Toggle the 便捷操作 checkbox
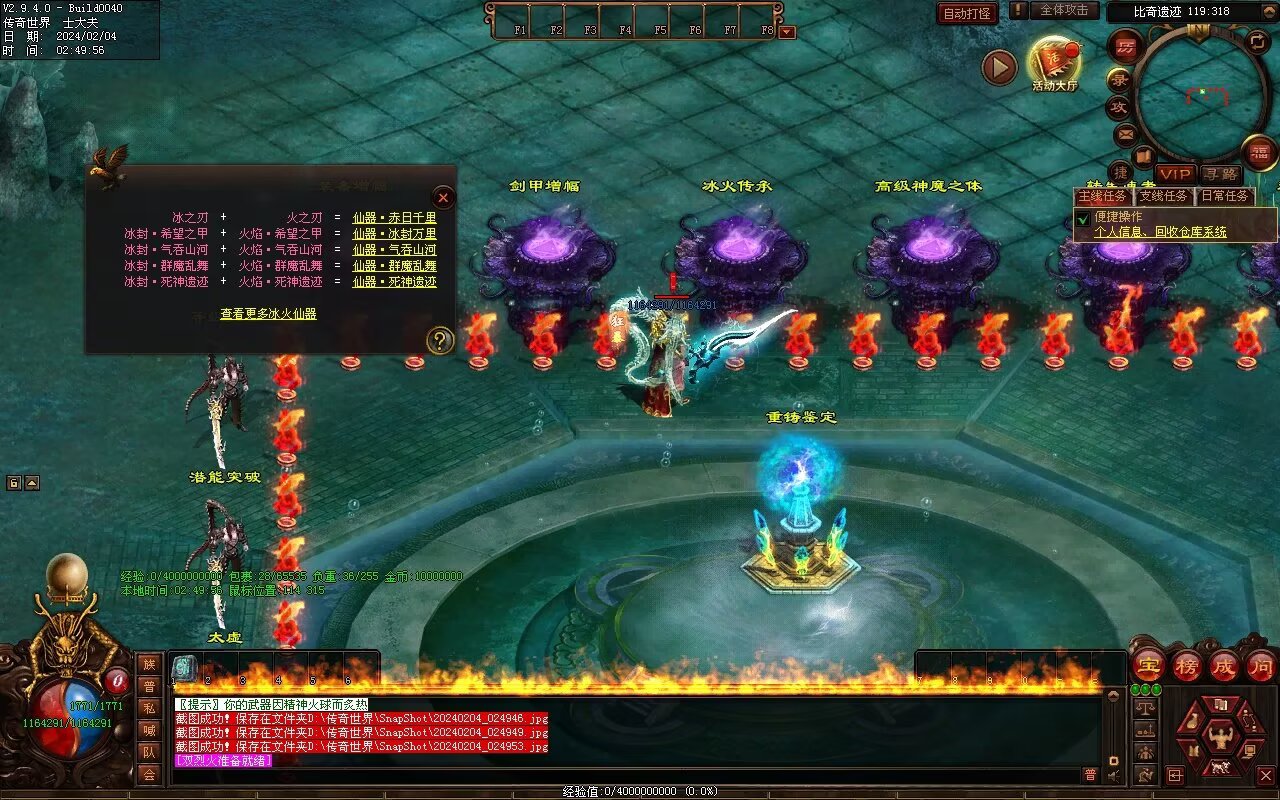The width and height of the screenshot is (1280, 800). 1082,218
